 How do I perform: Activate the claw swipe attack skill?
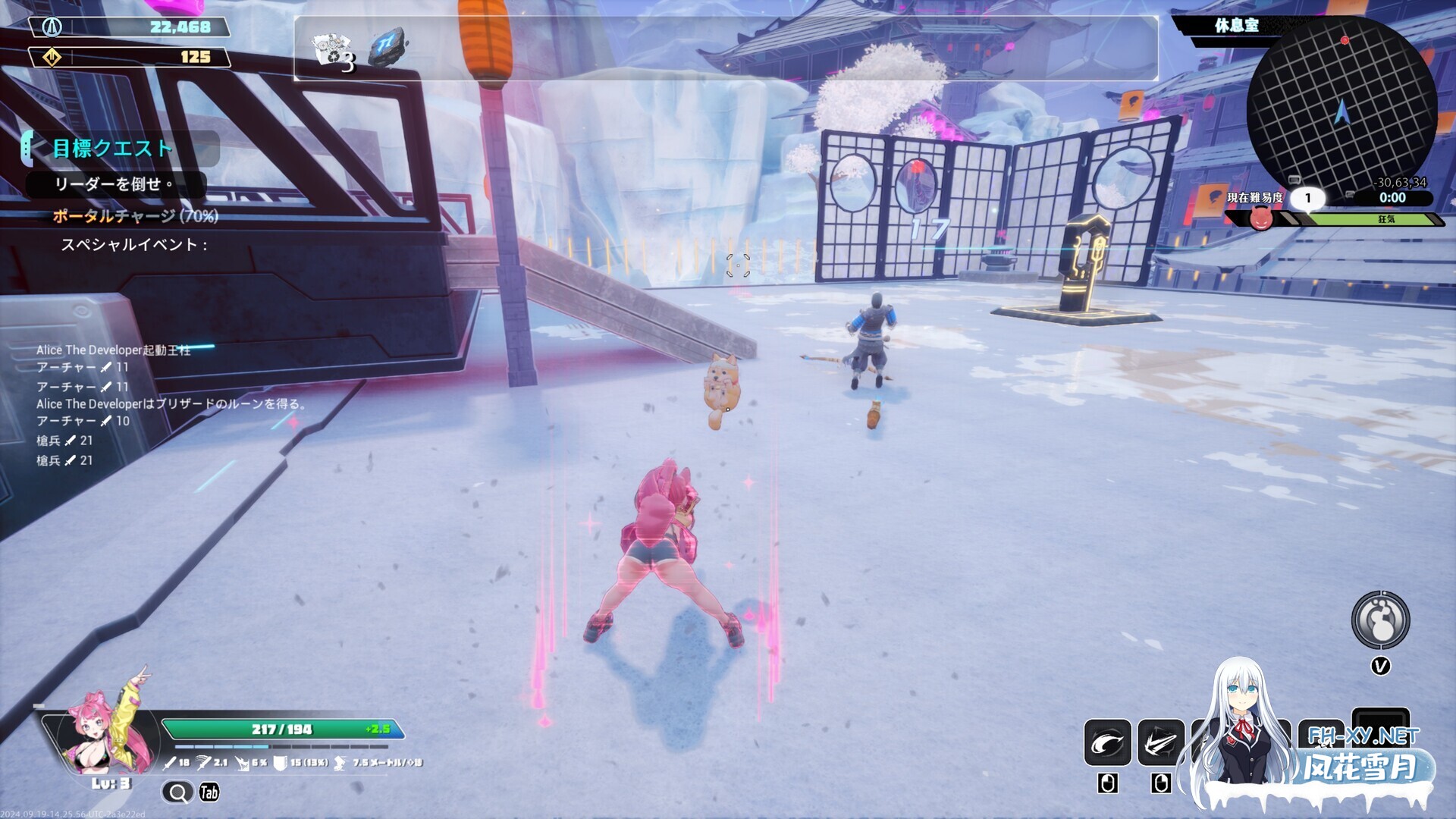(x=1107, y=743)
